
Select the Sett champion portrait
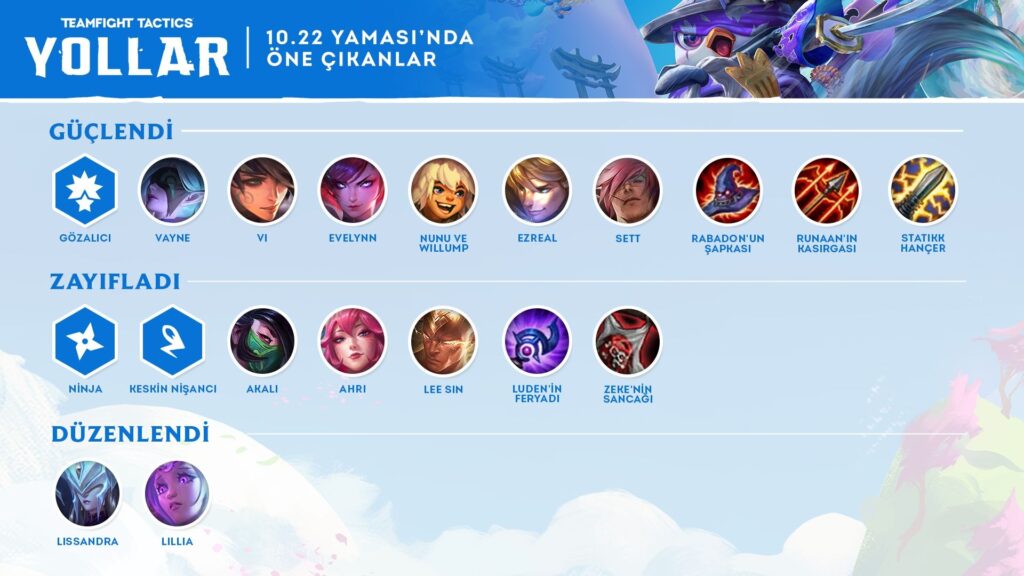click(x=627, y=190)
